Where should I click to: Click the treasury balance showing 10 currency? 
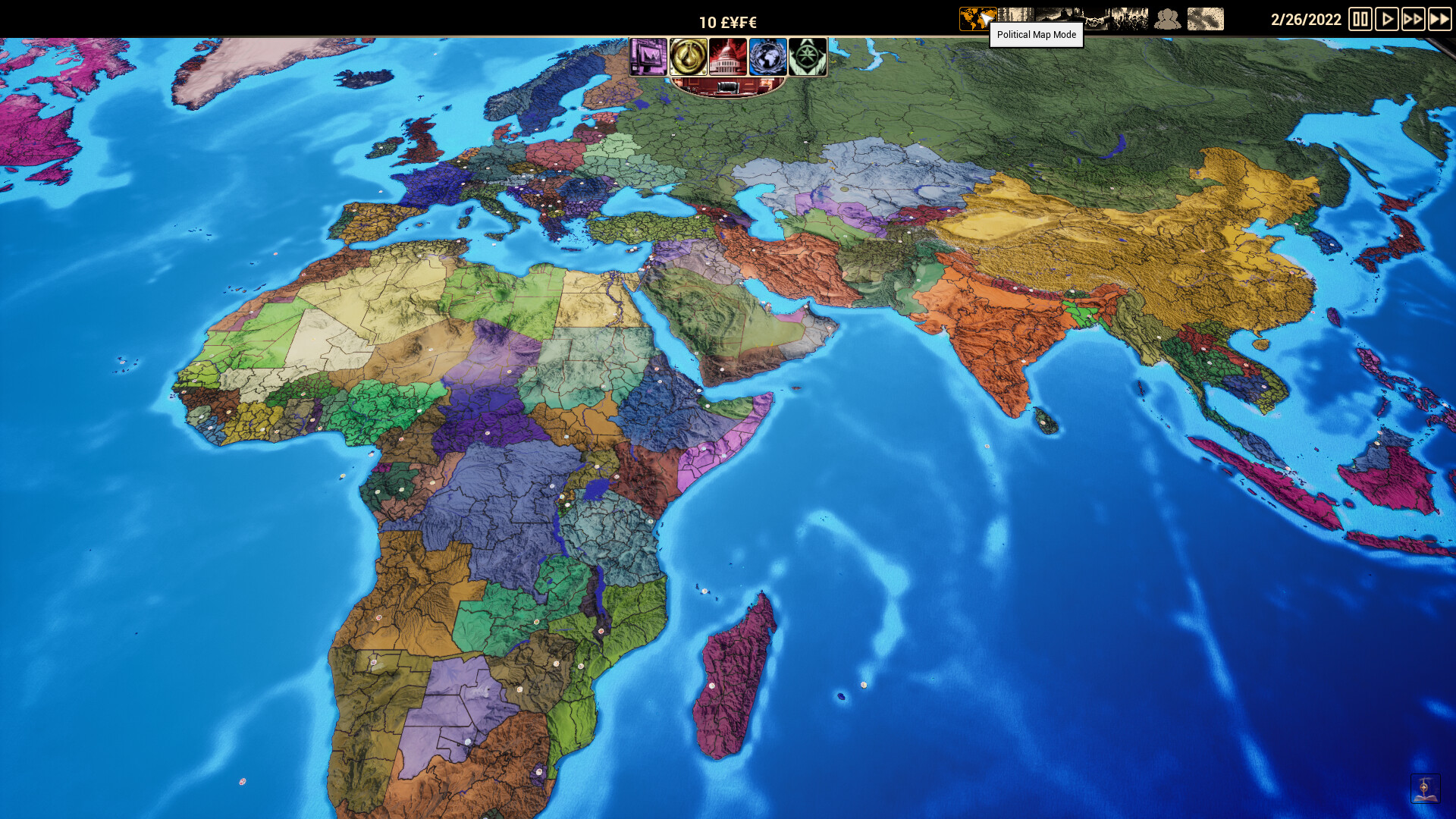click(x=728, y=21)
